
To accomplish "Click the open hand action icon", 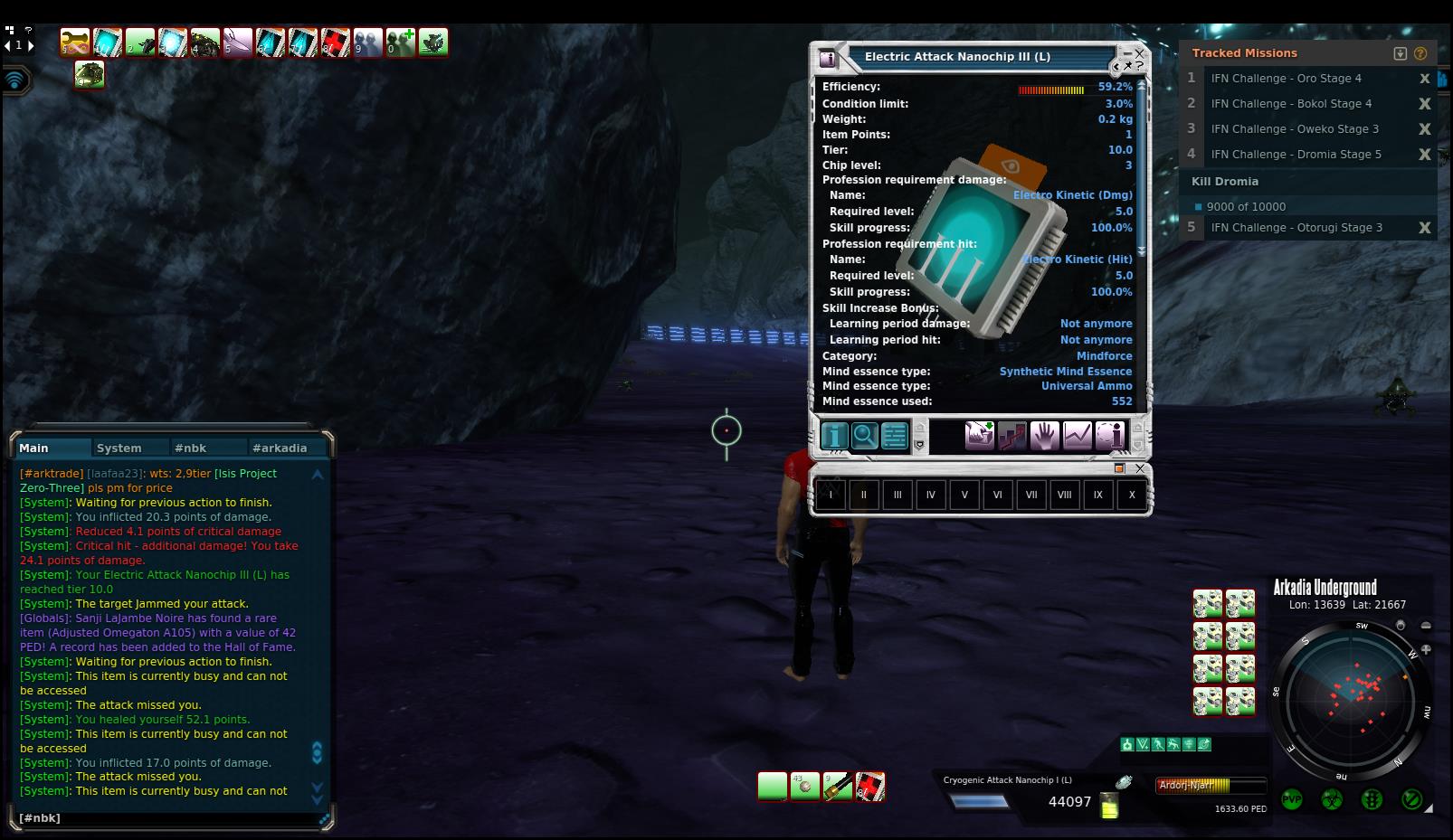I will 1044,436.
